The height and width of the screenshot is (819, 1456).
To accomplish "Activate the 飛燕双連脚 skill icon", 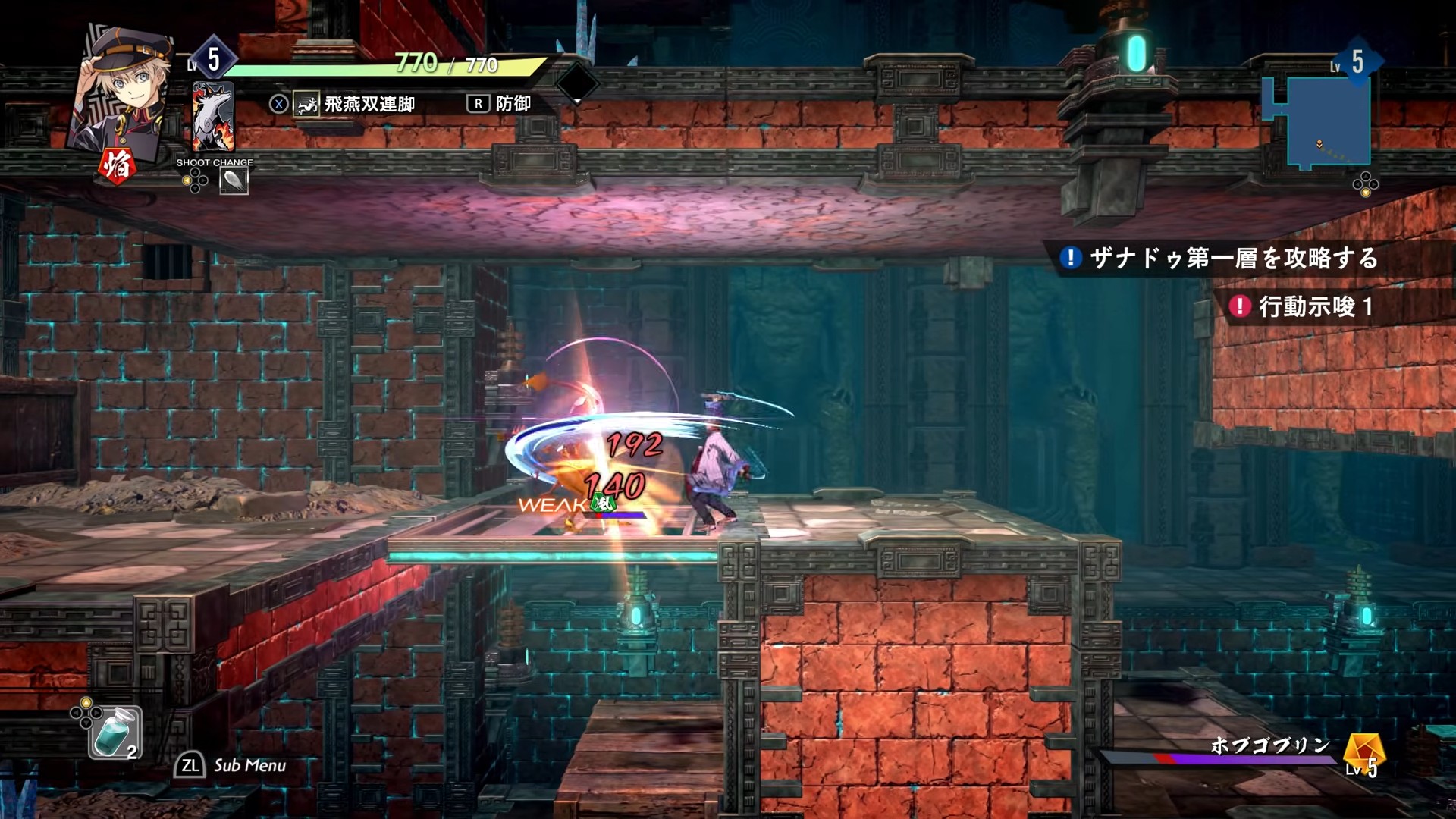I will coord(306,105).
